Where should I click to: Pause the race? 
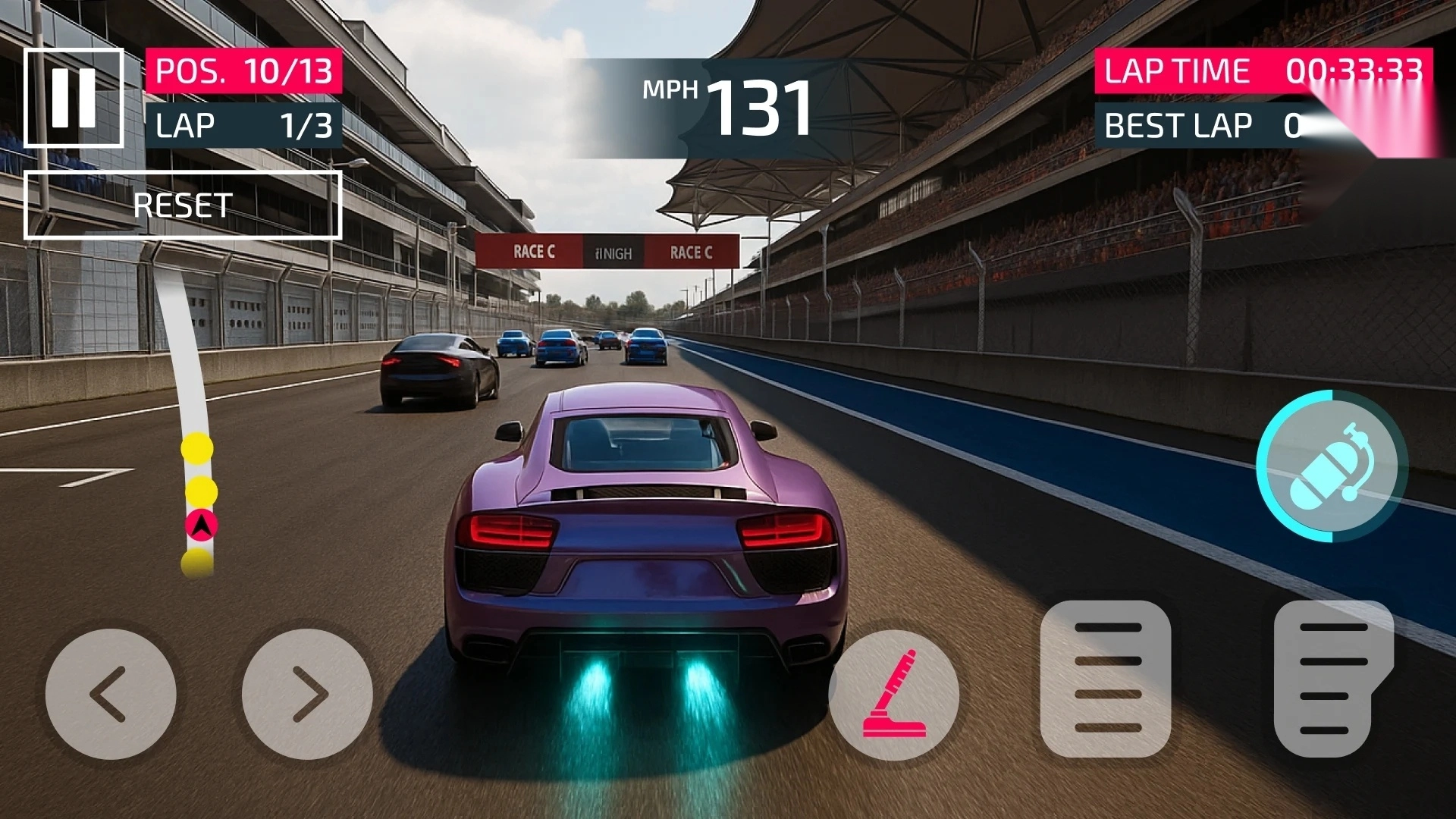pos(74,98)
